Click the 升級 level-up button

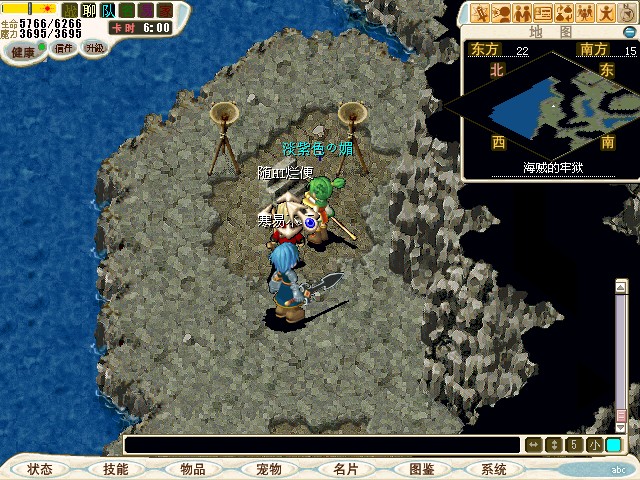coord(94,48)
